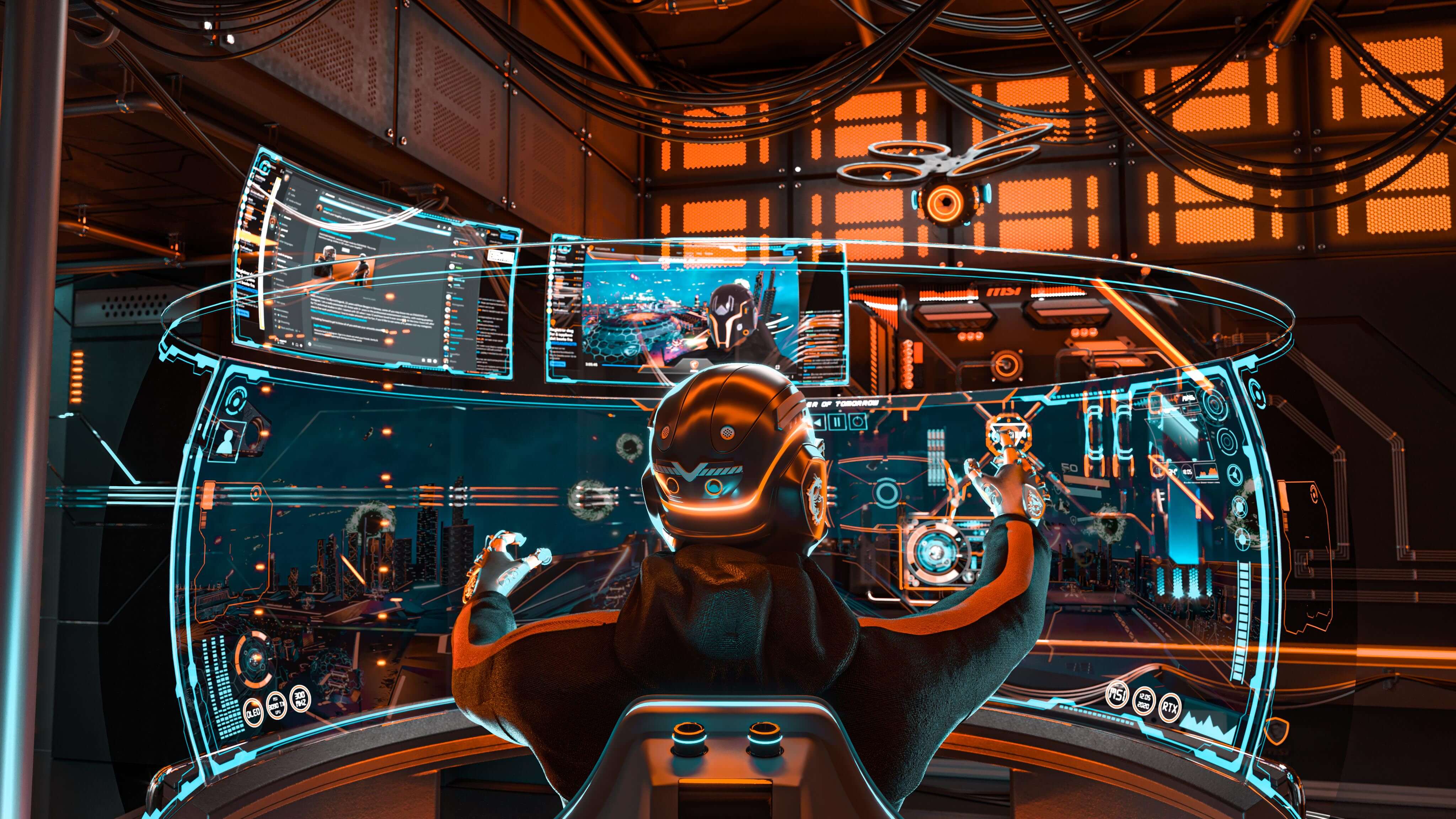Click the 12.05 2020 date badge

[x=1144, y=701]
